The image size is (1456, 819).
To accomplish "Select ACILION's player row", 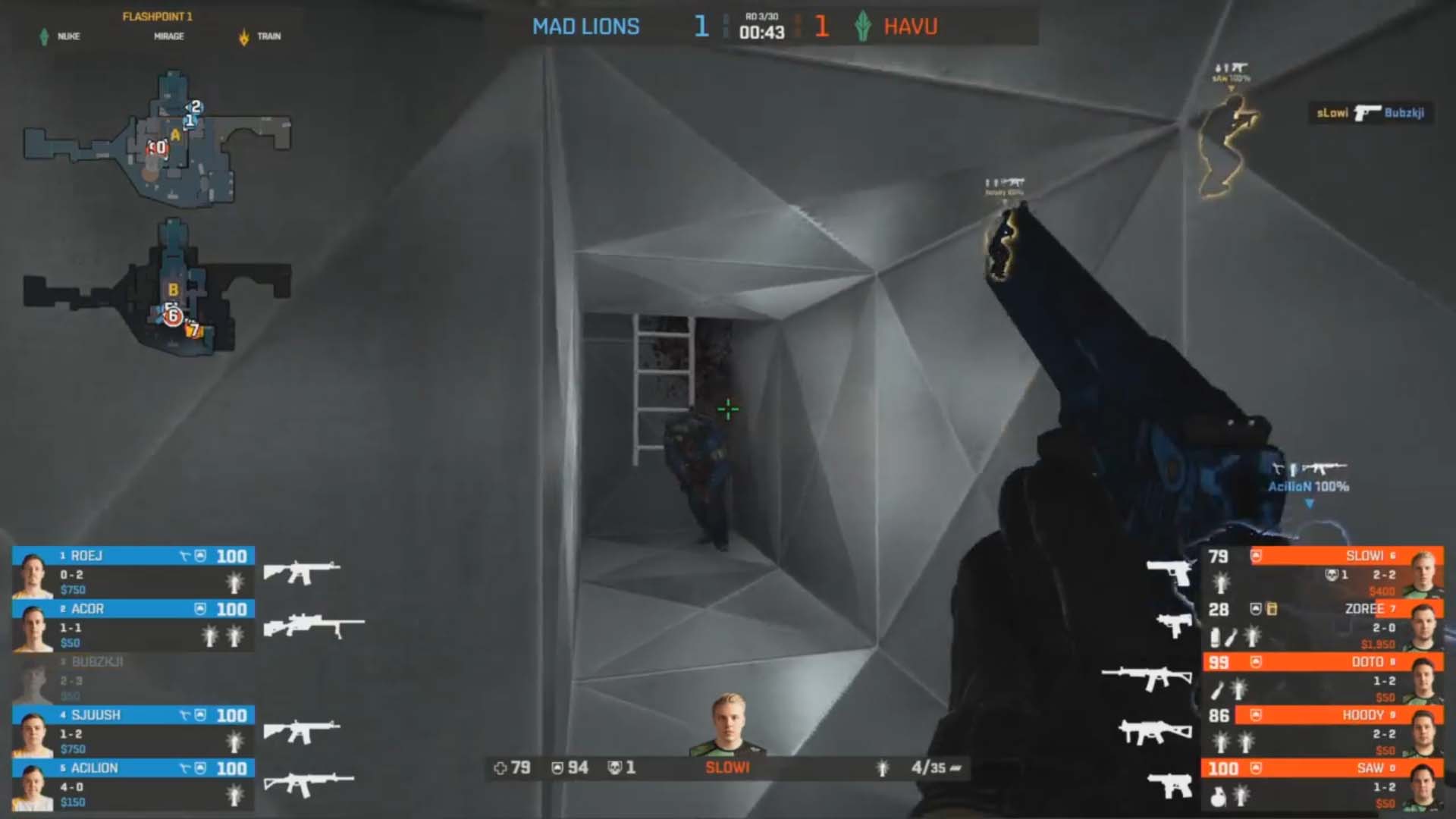I will (133, 785).
